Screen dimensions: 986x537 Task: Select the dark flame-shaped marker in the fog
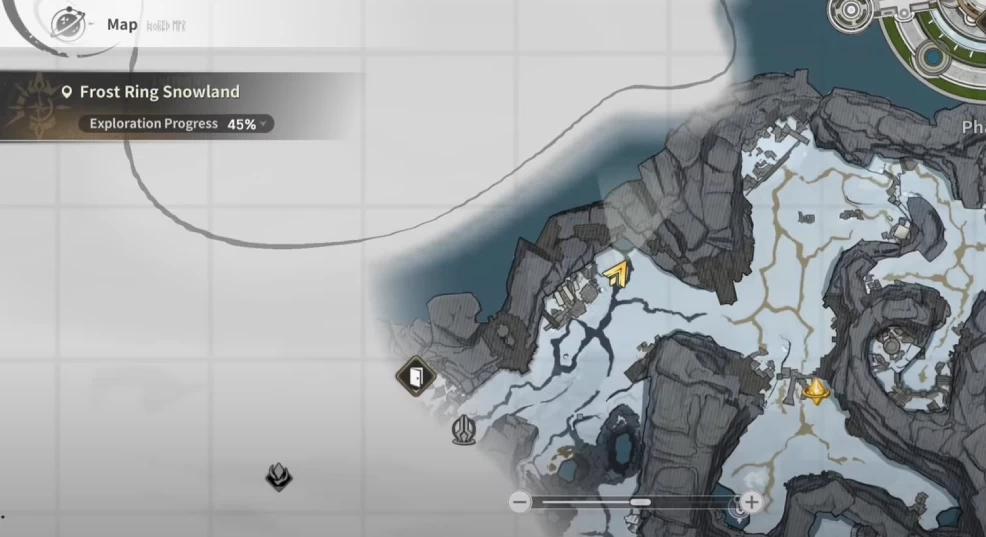[x=279, y=476]
